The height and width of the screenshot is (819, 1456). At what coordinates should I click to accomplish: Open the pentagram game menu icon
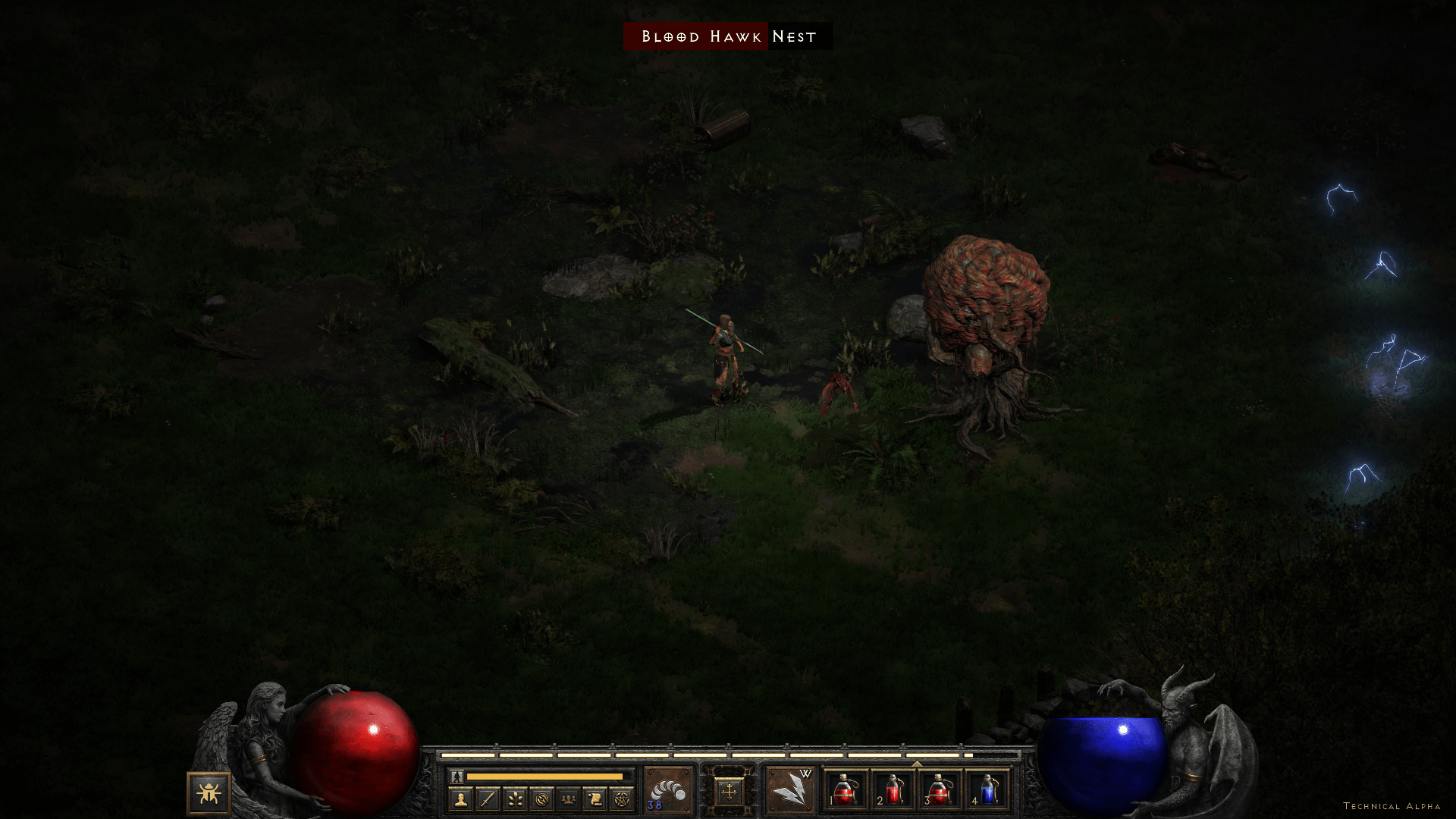(x=622, y=799)
